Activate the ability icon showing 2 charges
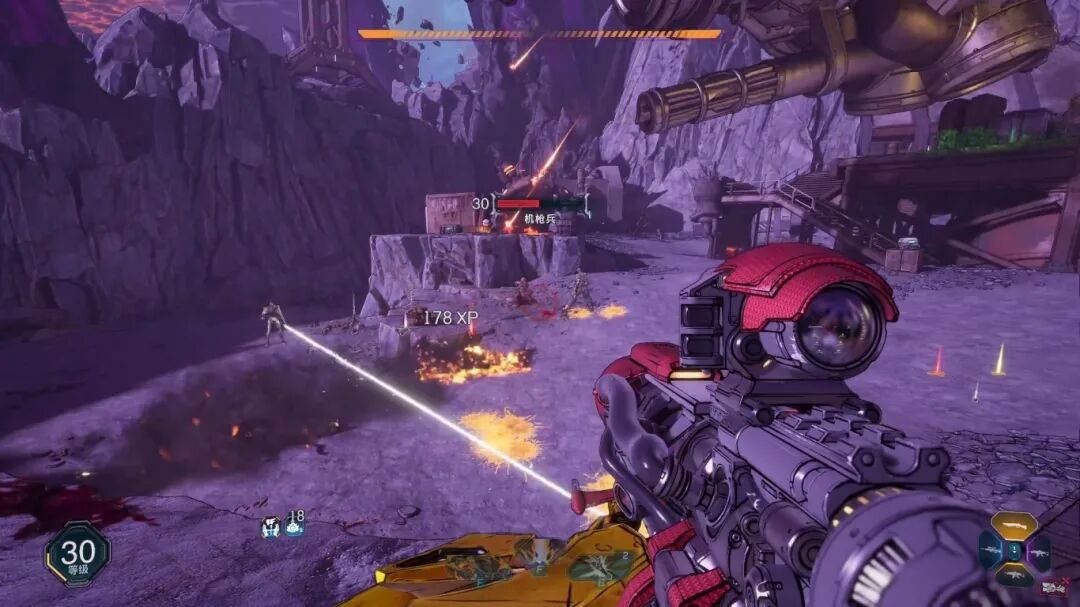 [x=599, y=568]
